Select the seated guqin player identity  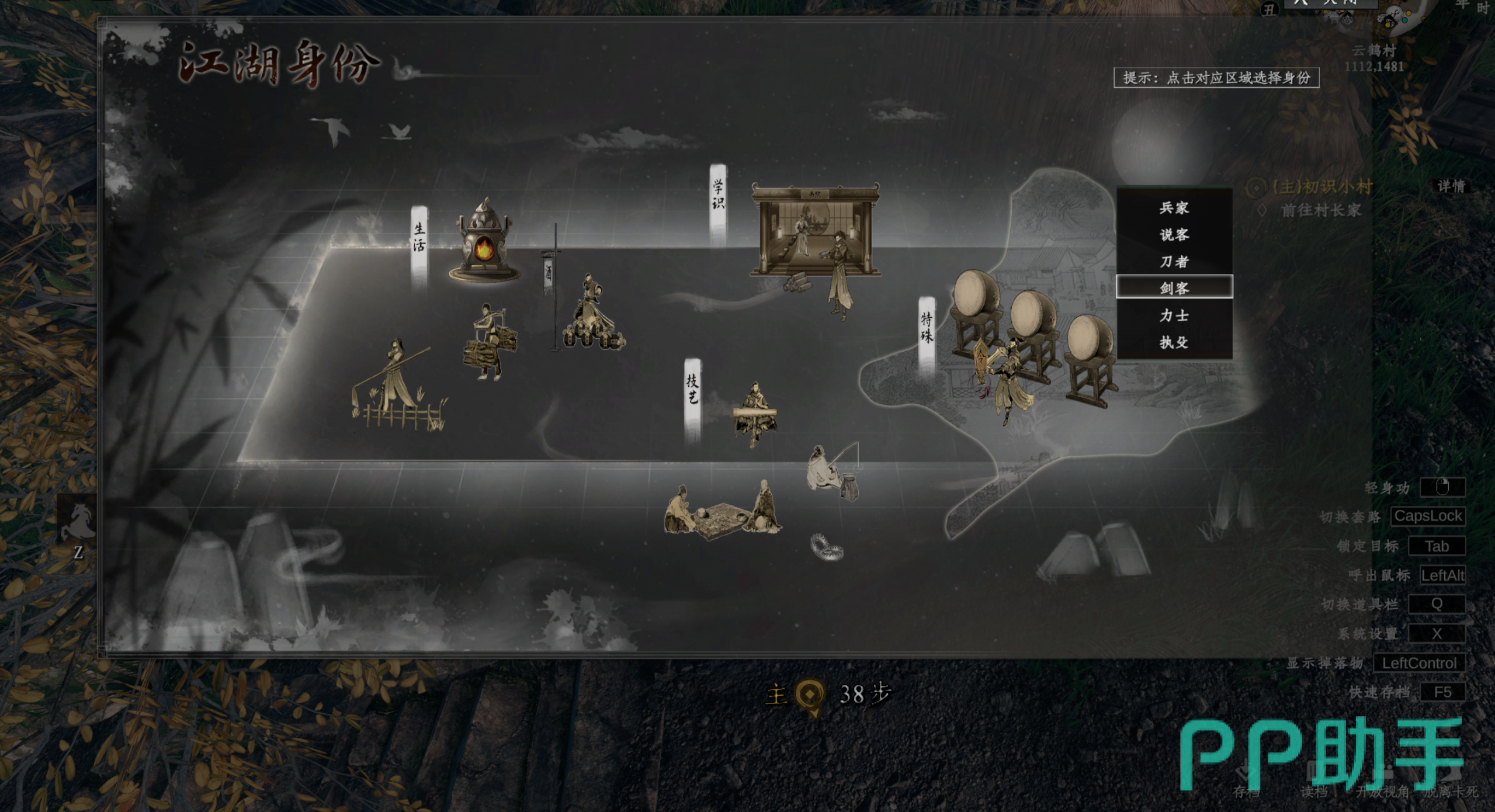point(754,414)
